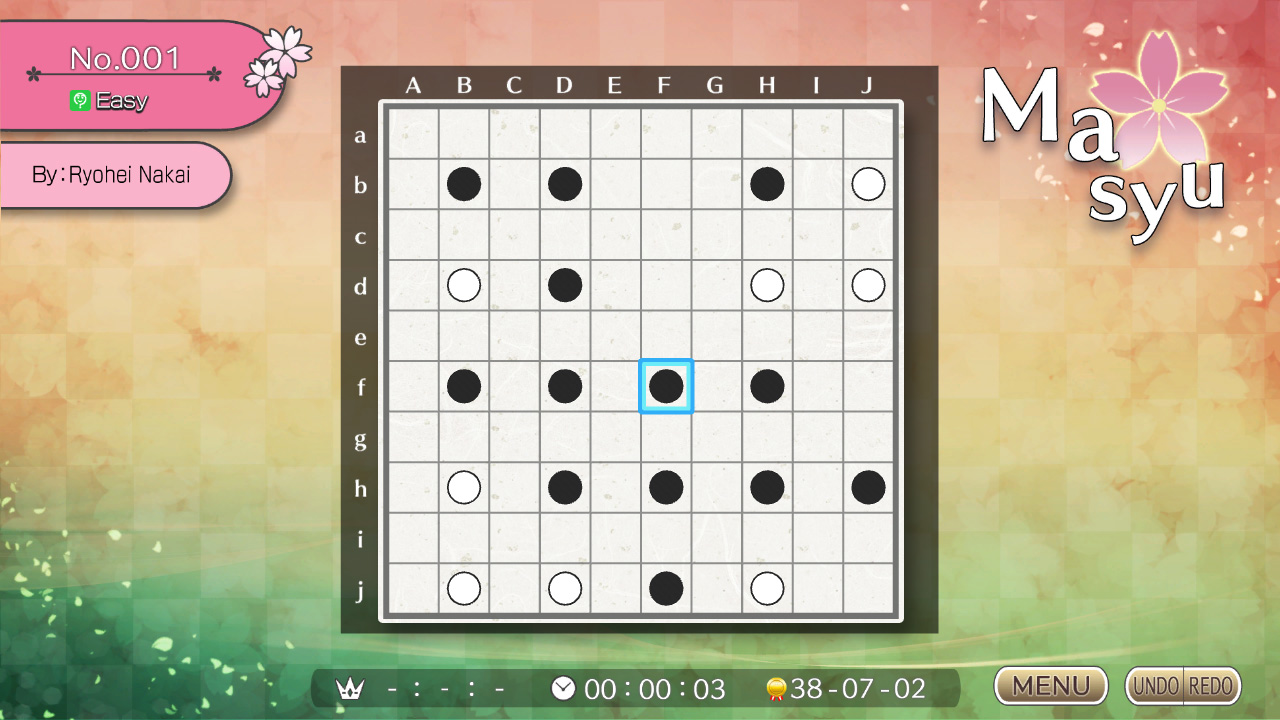The height and width of the screenshot is (720, 1280).
Task: Select the black pearl at cell Bb
Action: 463,183
